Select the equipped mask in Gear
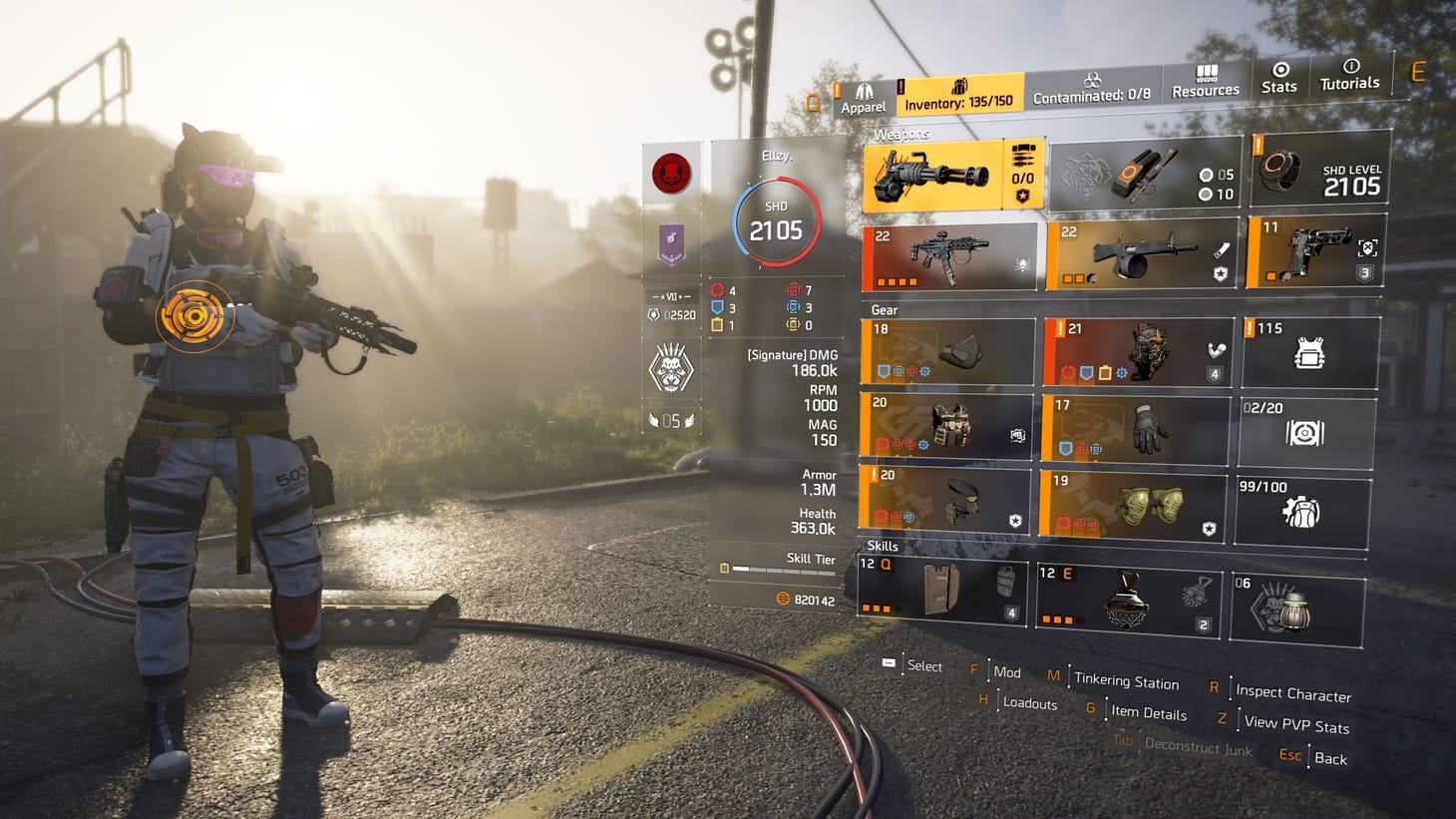The image size is (1456, 819). click(x=942, y=351)
